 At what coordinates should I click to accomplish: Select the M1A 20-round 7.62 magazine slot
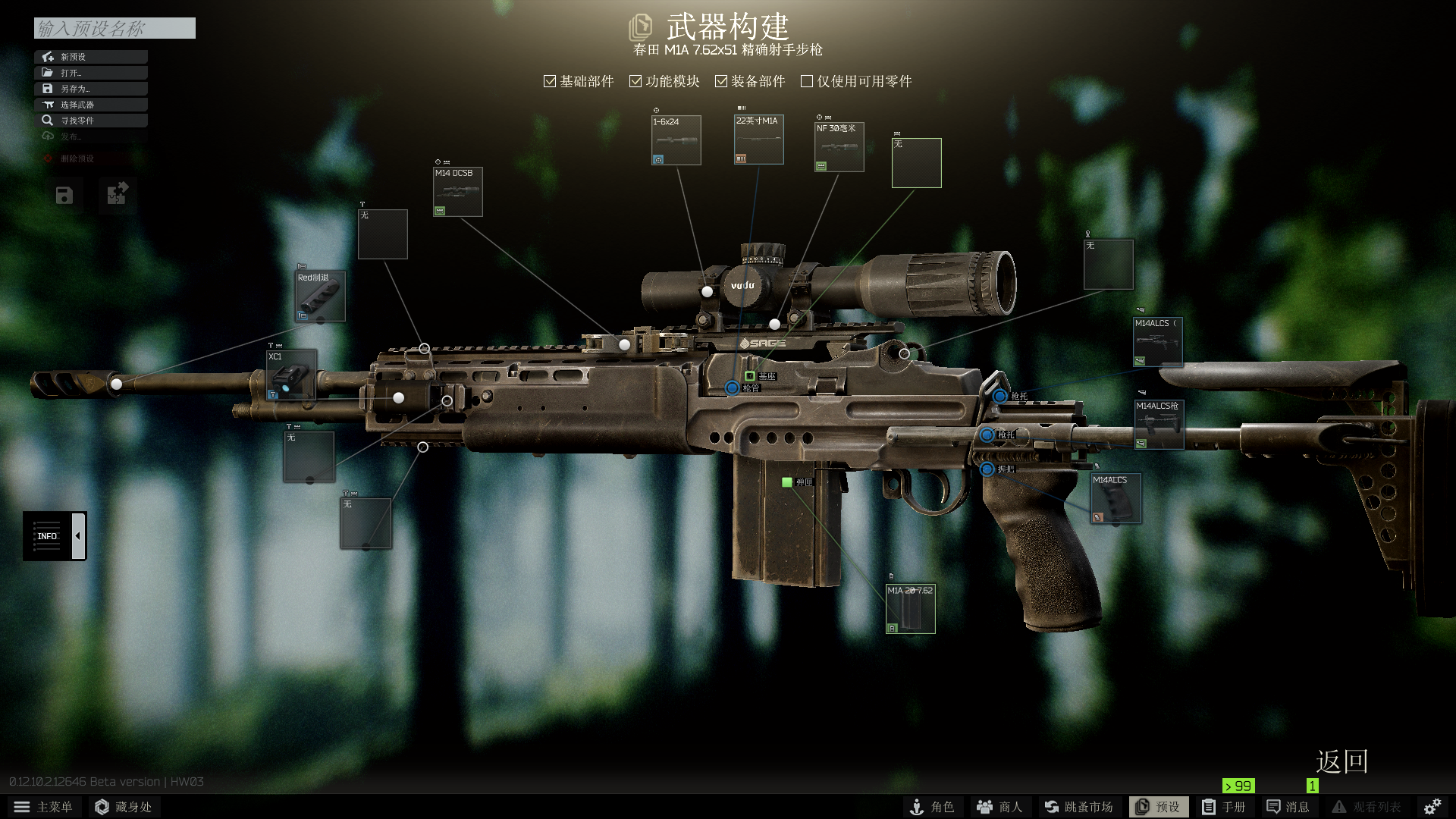click(x=911, y=609)
